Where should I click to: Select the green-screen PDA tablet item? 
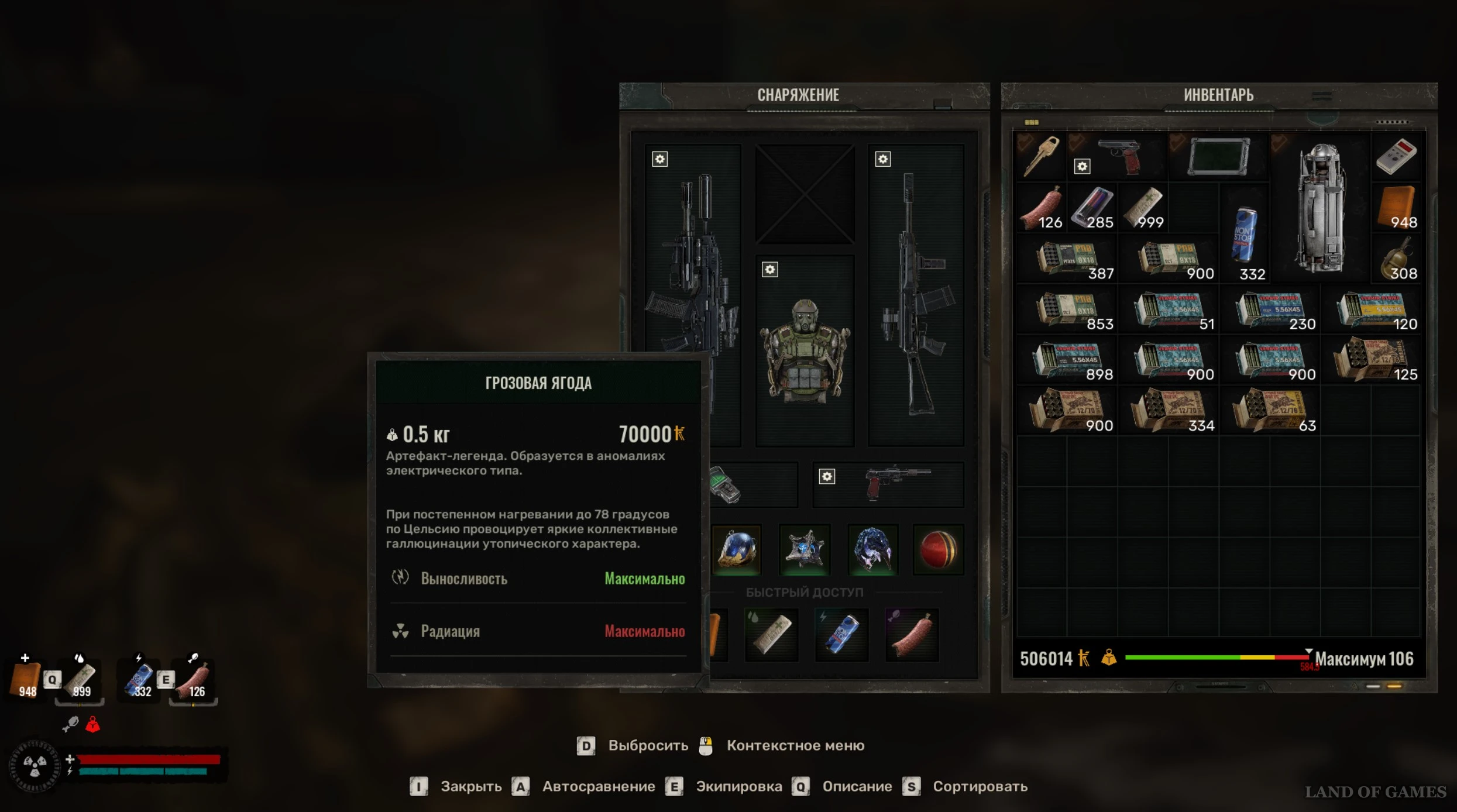[x=1219, y=156]
